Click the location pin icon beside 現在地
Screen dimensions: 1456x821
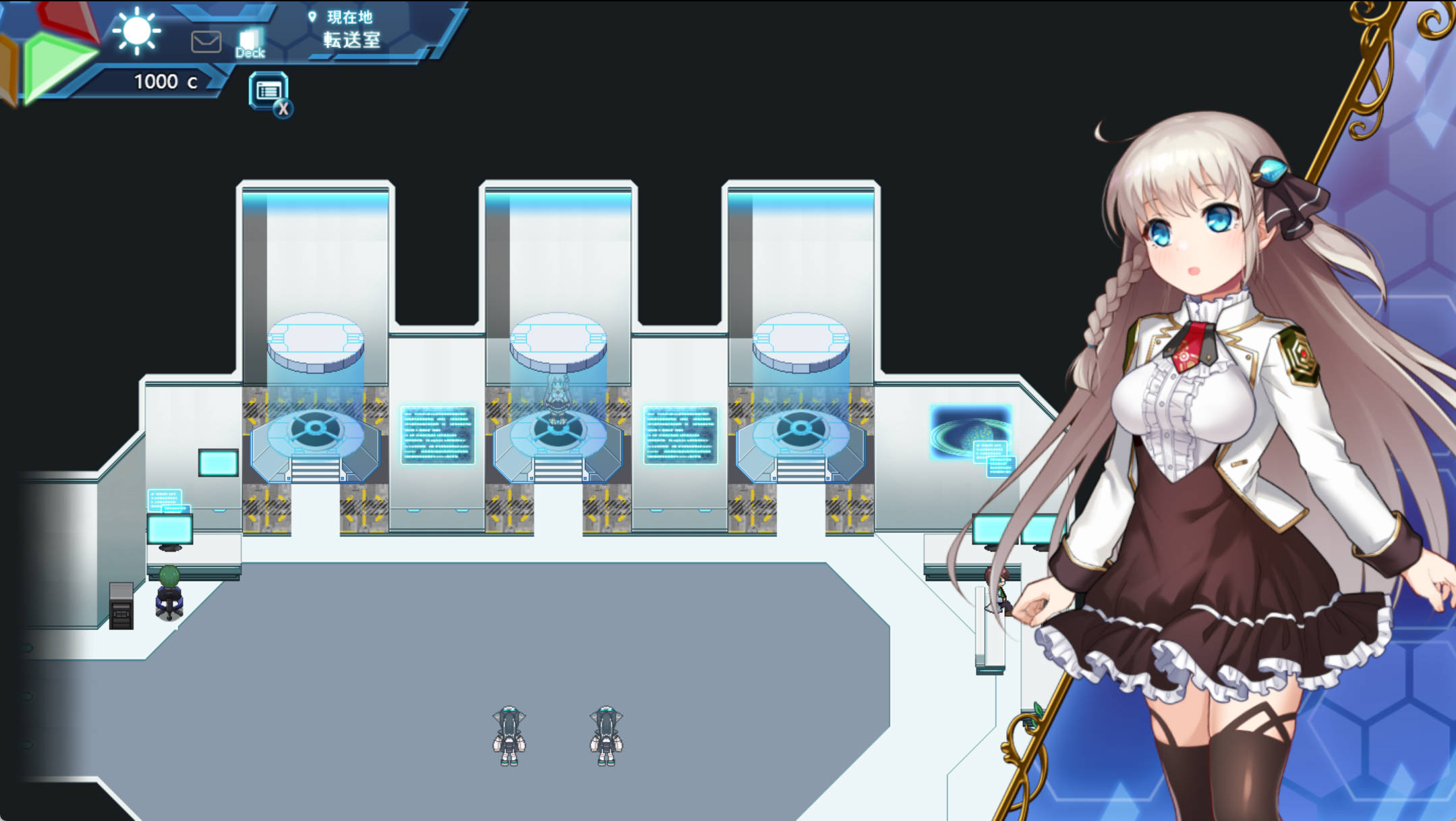[311, 17]
